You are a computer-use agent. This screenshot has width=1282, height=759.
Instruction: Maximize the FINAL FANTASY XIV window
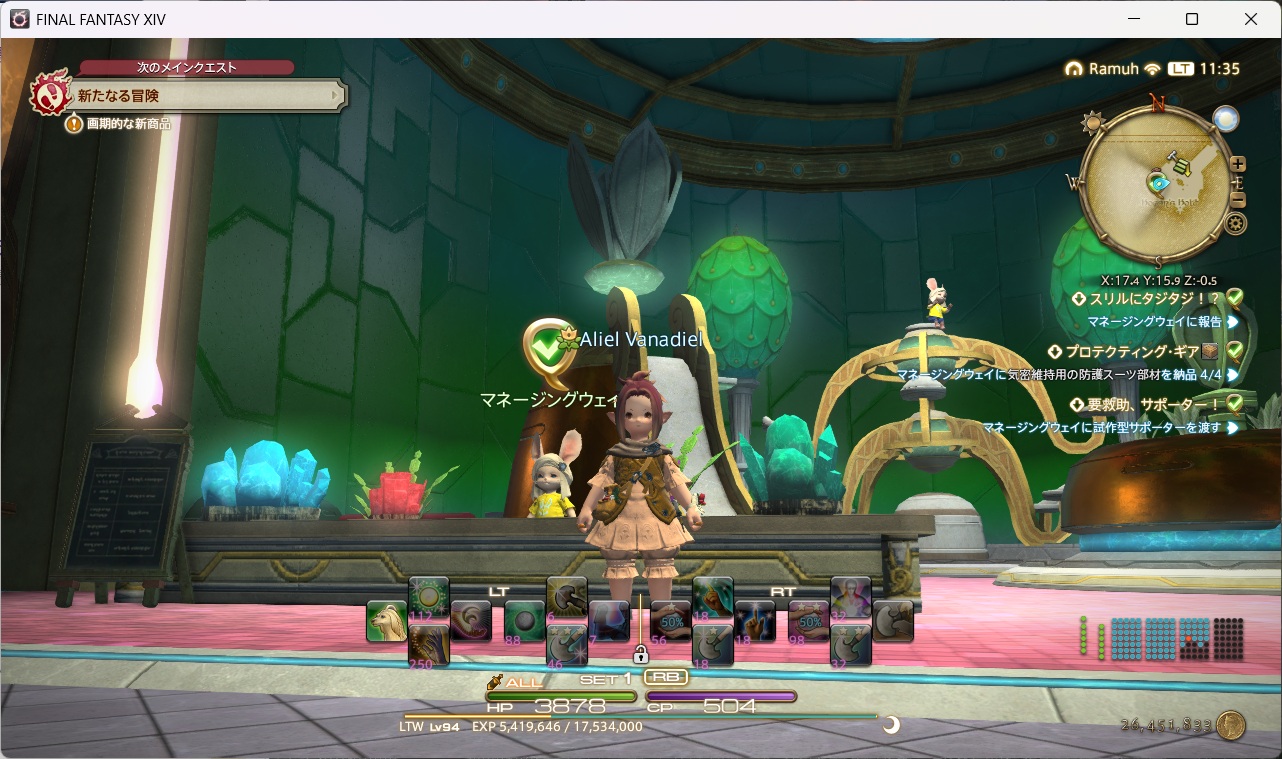[x=1191, y=19]
